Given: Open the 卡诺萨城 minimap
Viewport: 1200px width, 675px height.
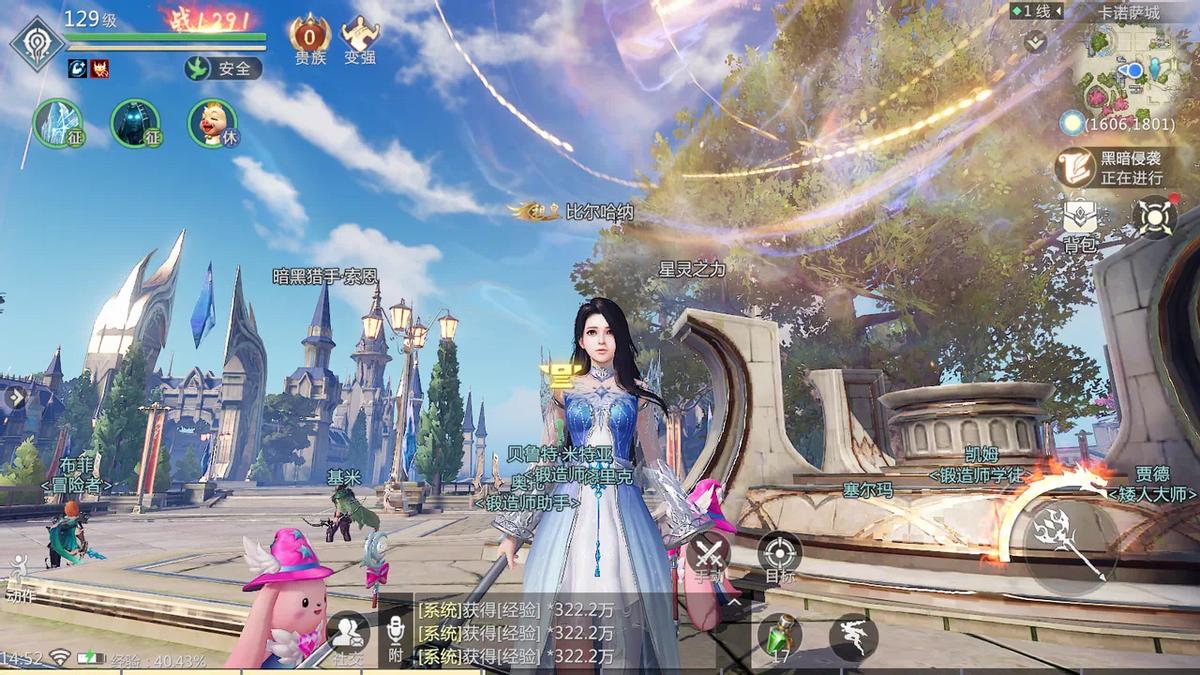Looking at the screenshot, I should [x=1134, y=70].
